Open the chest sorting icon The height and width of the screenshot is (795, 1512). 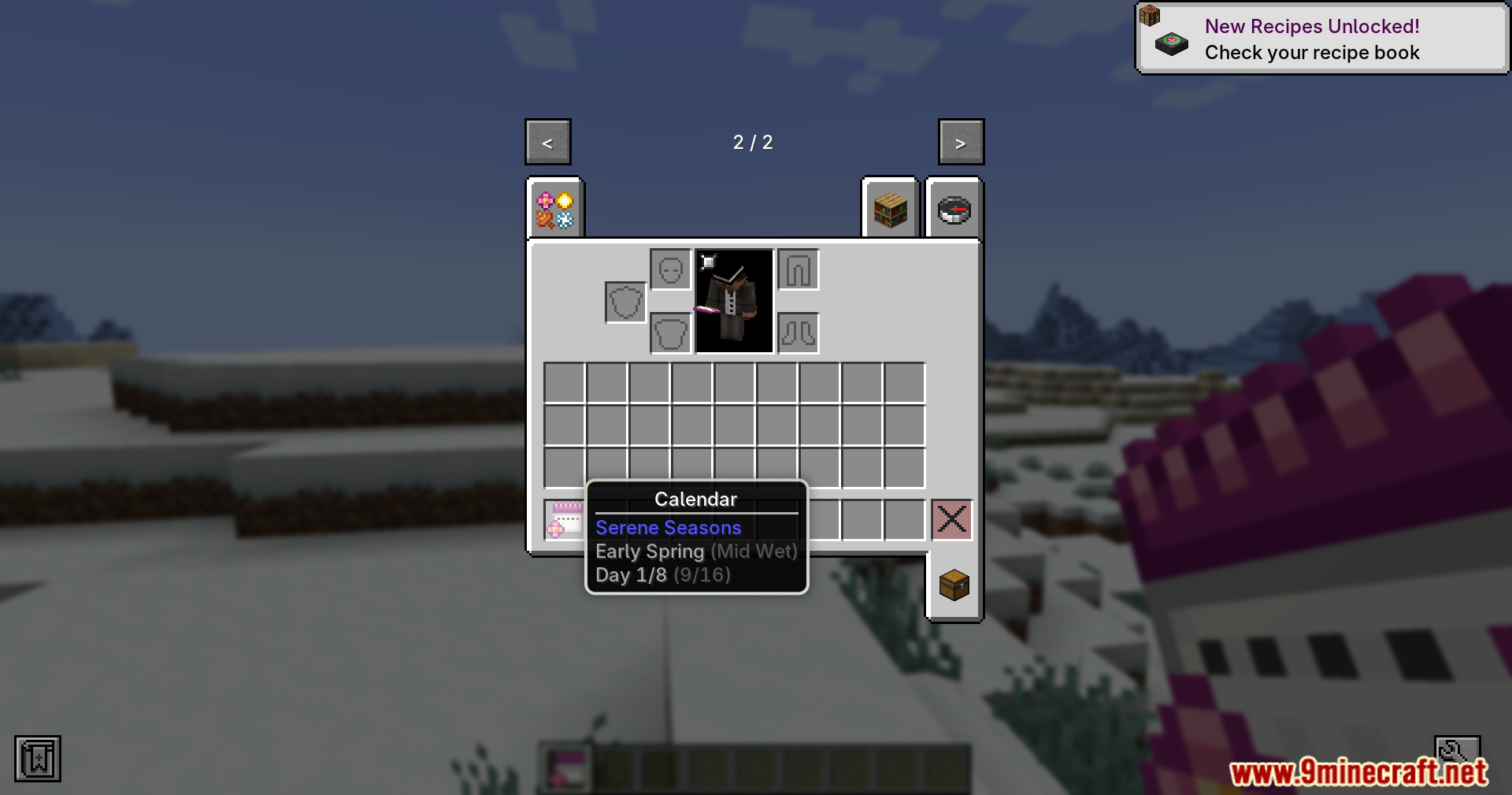coord(953,585)
